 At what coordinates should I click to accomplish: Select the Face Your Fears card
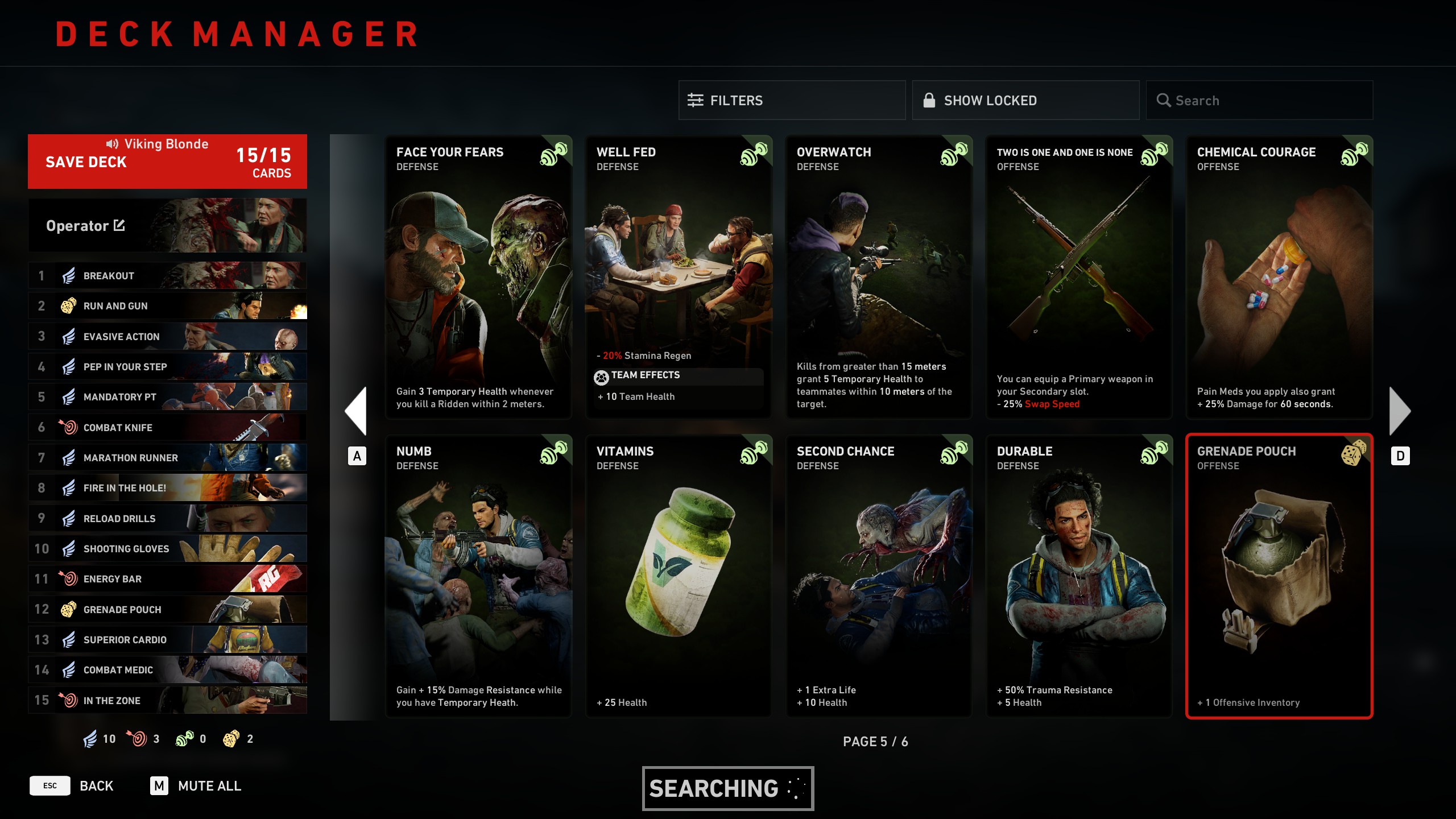[479, 277]
